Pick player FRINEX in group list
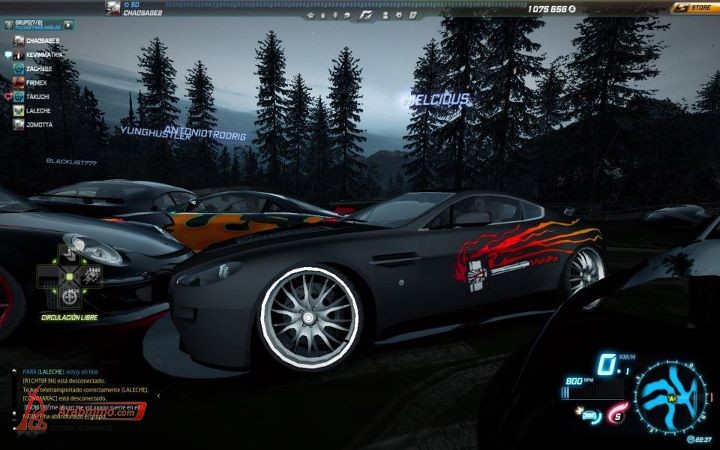Image resolution: width=720 pixels, height=450 pixels. click(36, 83)
